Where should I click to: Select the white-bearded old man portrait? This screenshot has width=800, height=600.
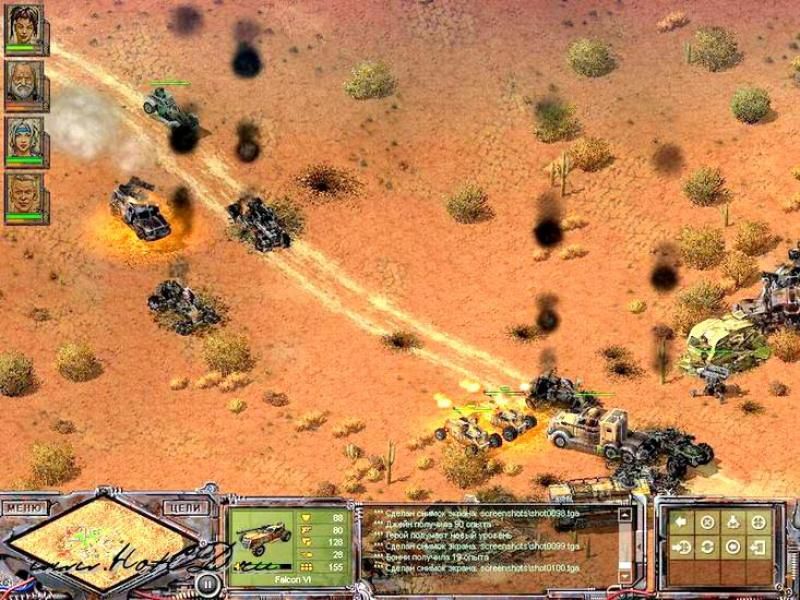coord(24,84)
